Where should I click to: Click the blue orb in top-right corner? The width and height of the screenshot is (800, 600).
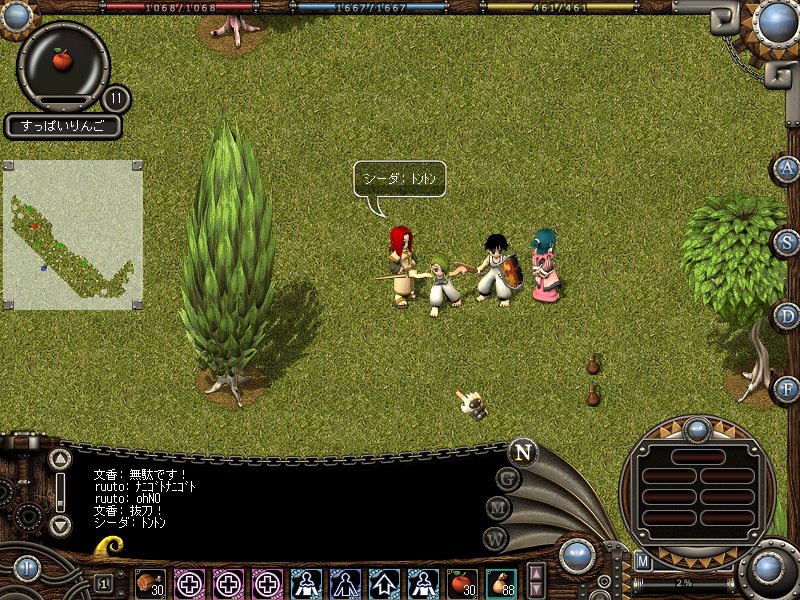(x=777, y=20)
